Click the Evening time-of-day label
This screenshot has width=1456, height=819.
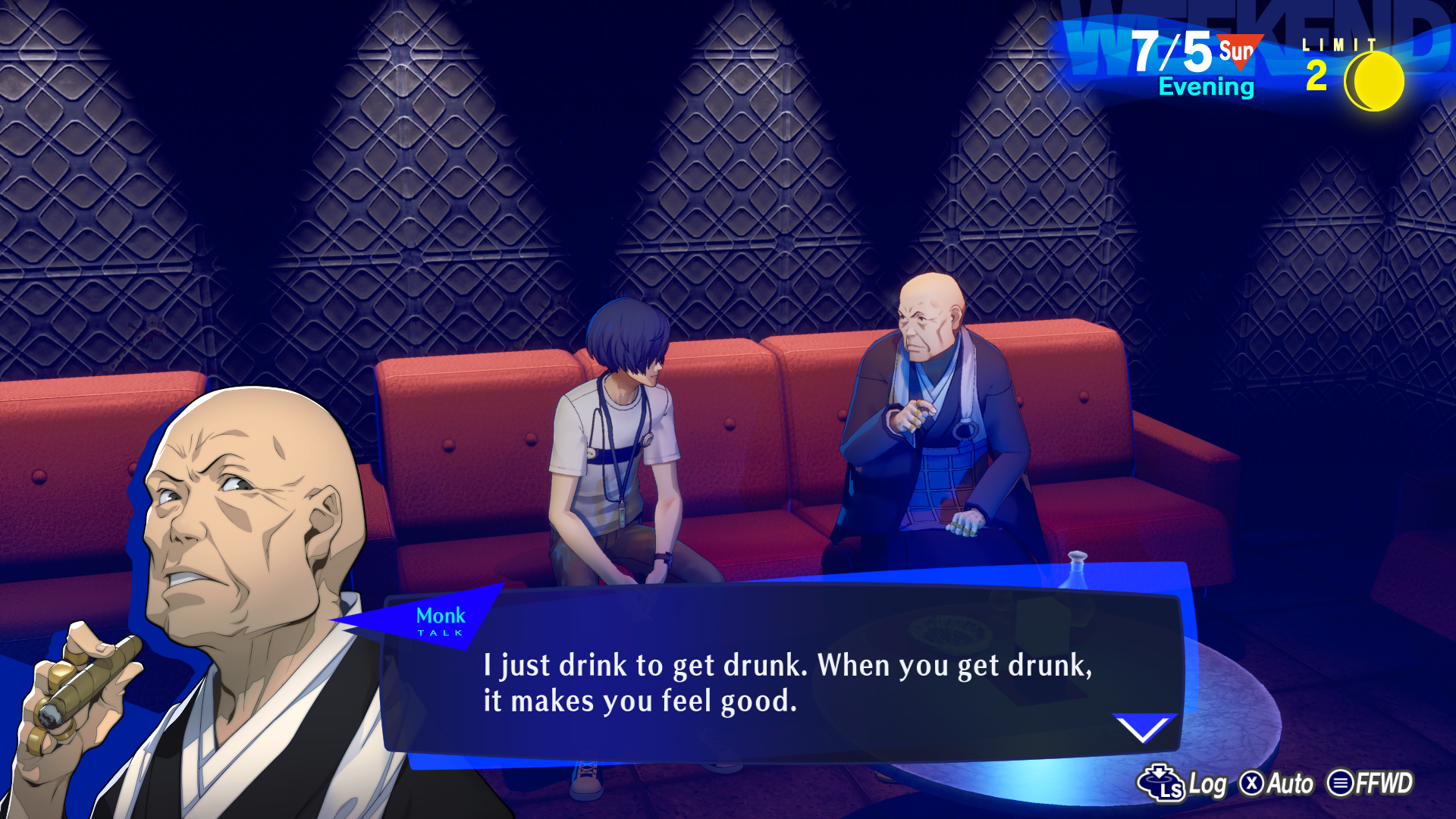[1207, 87]
